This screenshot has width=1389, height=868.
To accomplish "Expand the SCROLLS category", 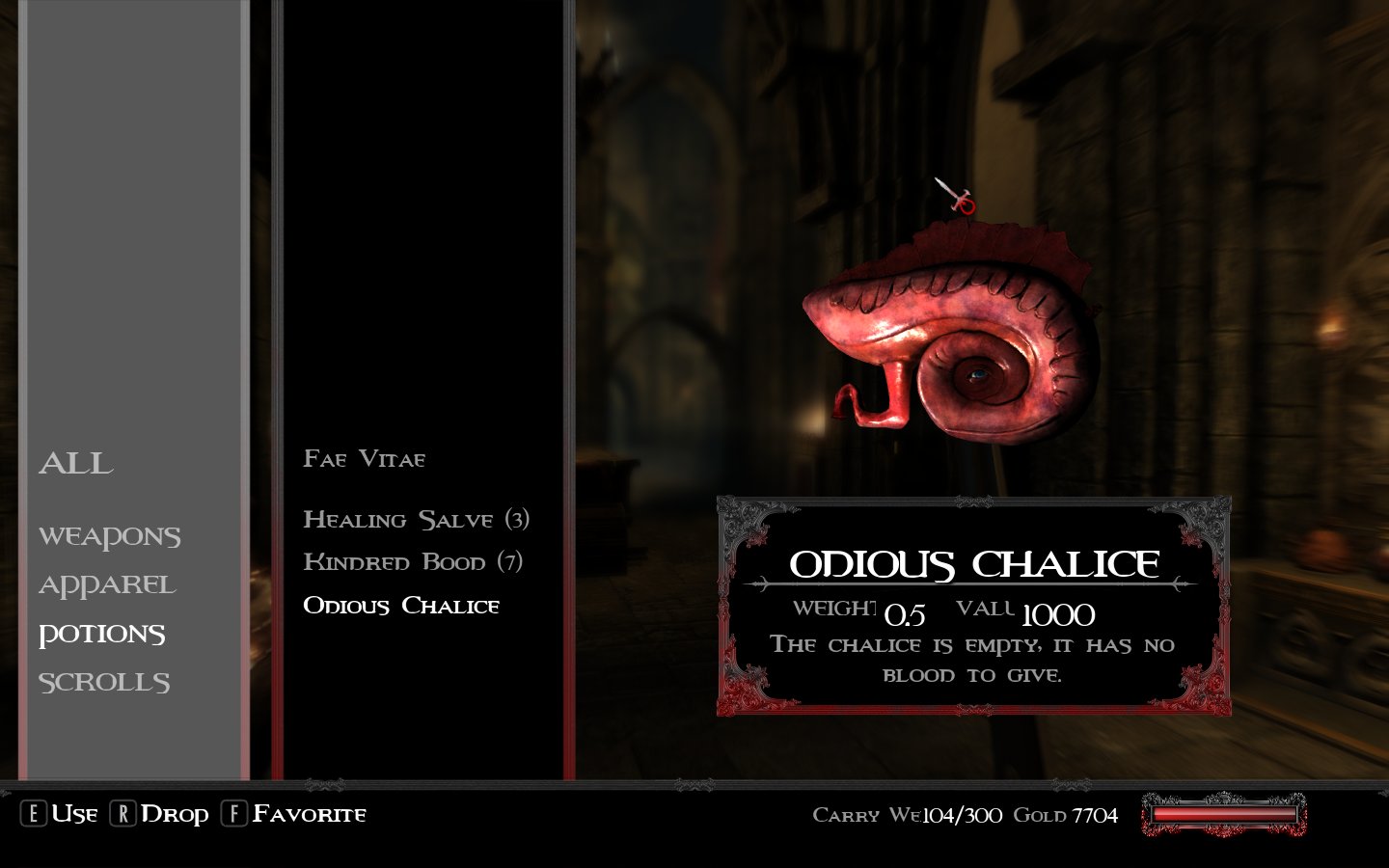I will [103, 681].
